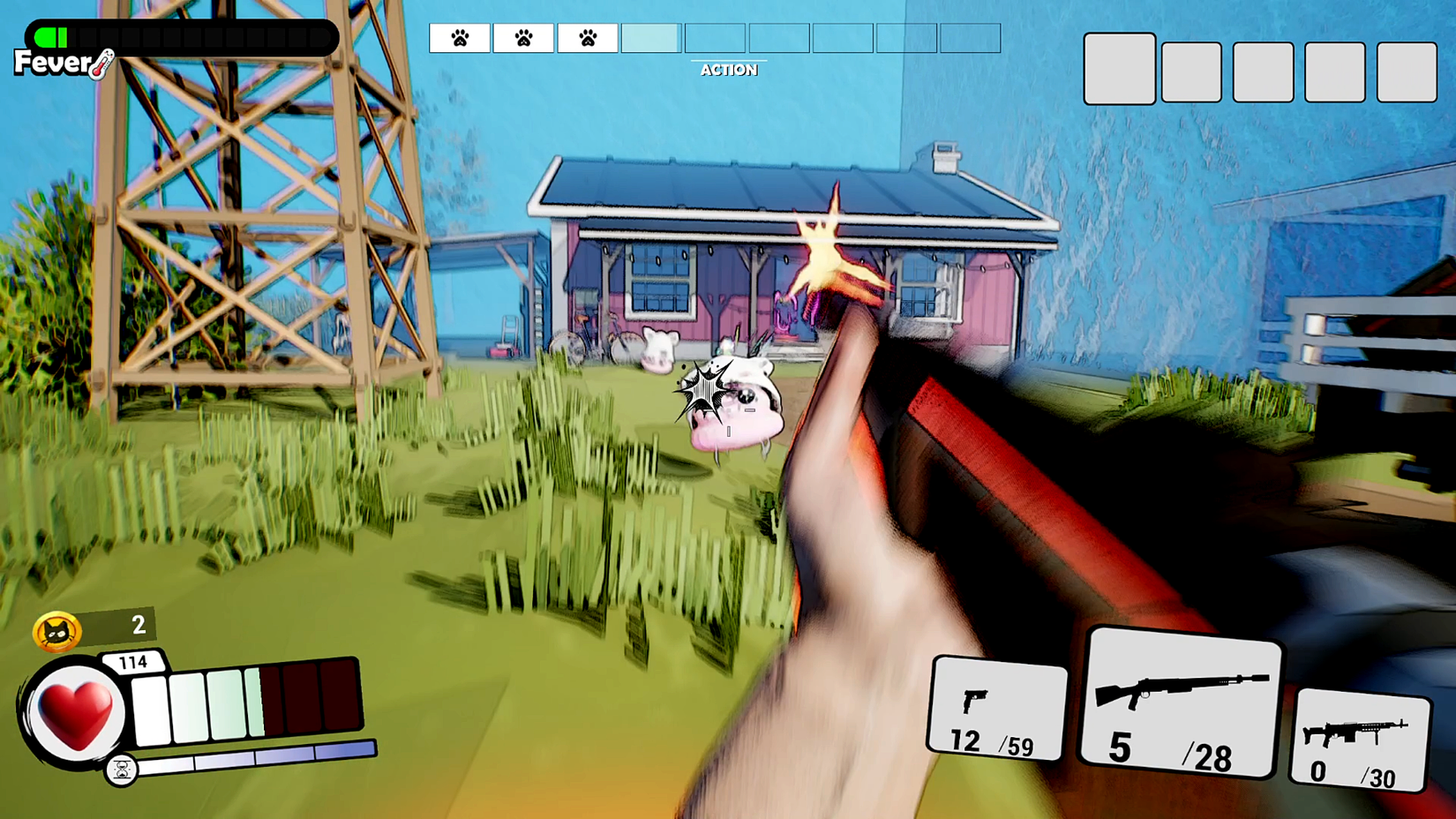Screen dimensions: 1456x819
Task: Click the green Fever progress bar
Action: (x=53, y=37)
